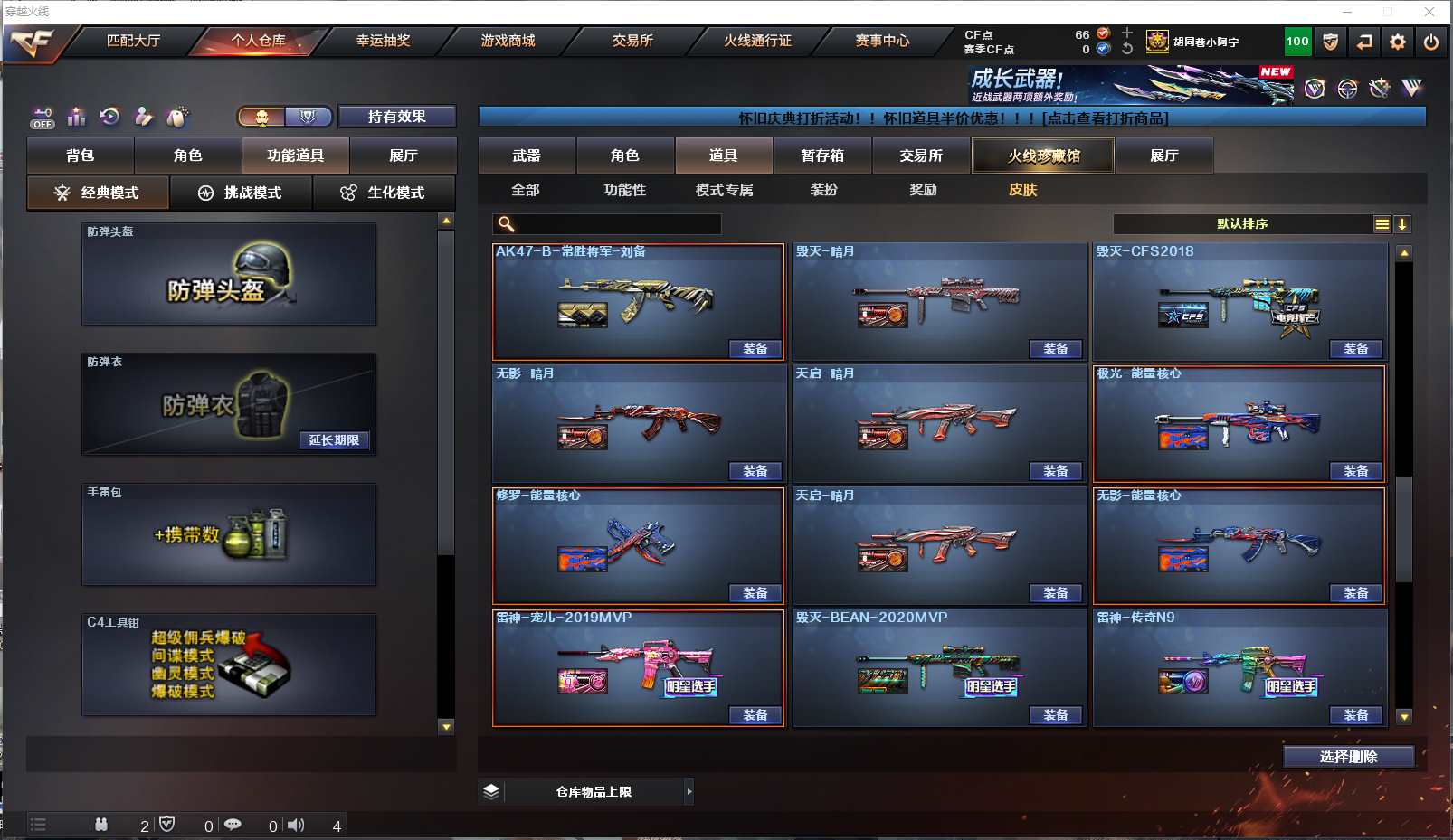Screen dimensions: 1453x840
Task: Close the game window
Action: pyautogui.click(x=1429, y=12)
